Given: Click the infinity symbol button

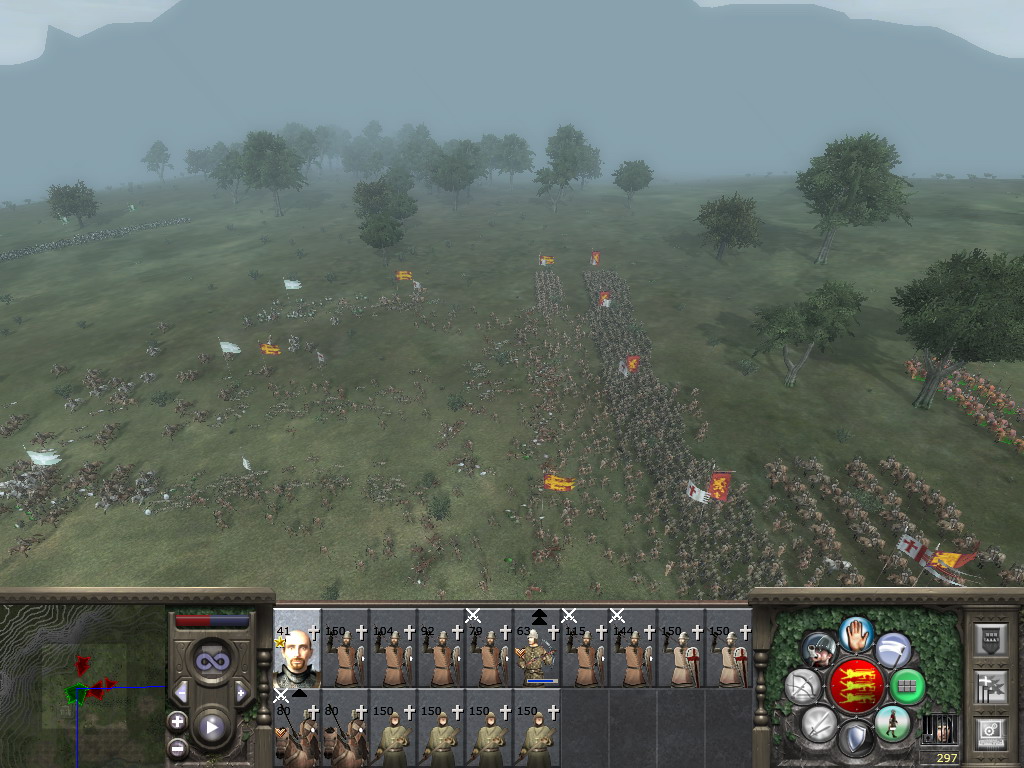Looking at the screenshot, I should click(211, 660).
